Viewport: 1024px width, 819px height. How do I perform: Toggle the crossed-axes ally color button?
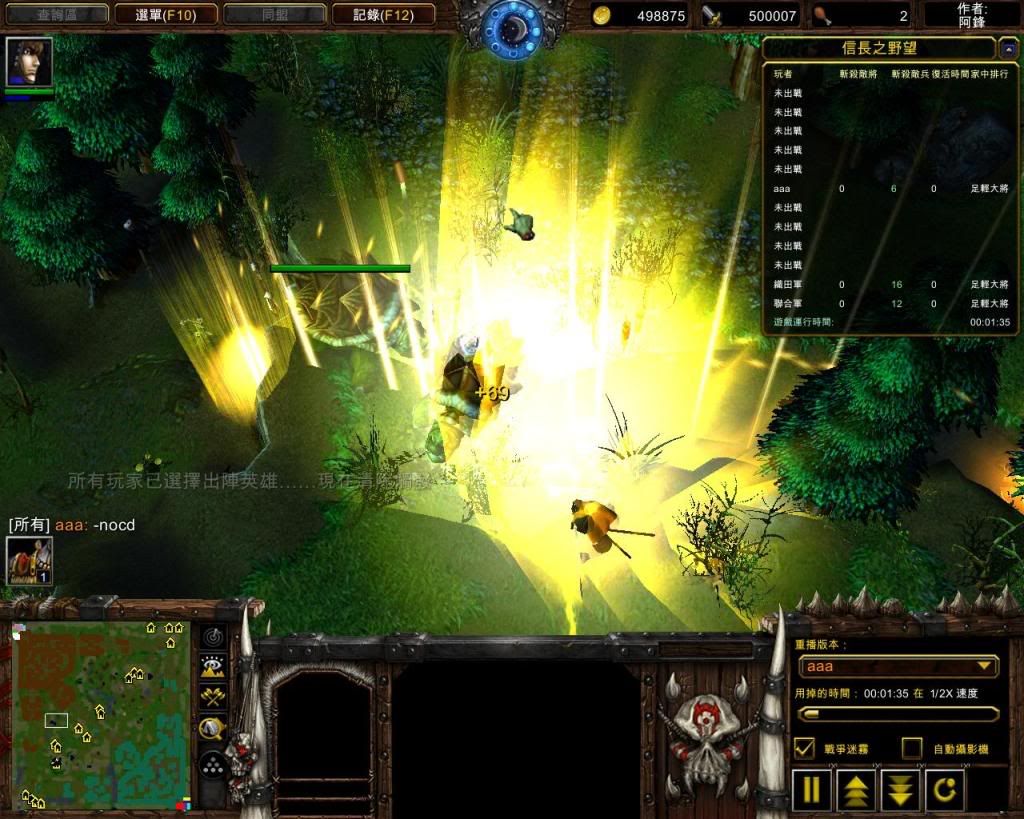(x=212, y=697)
